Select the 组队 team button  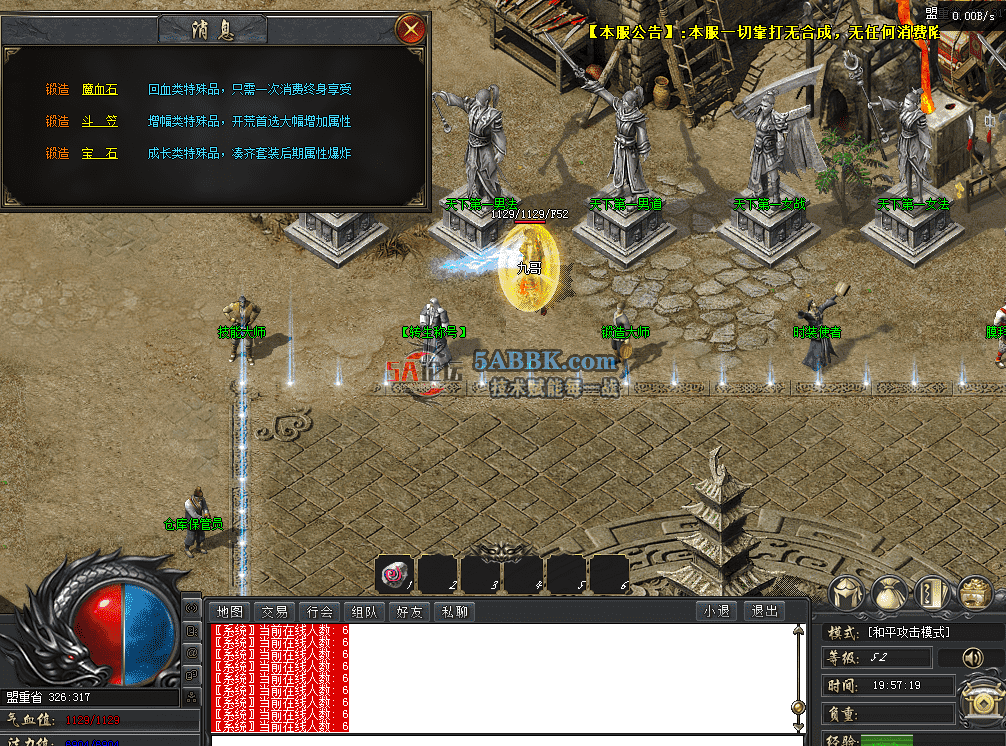pos(364,612)
